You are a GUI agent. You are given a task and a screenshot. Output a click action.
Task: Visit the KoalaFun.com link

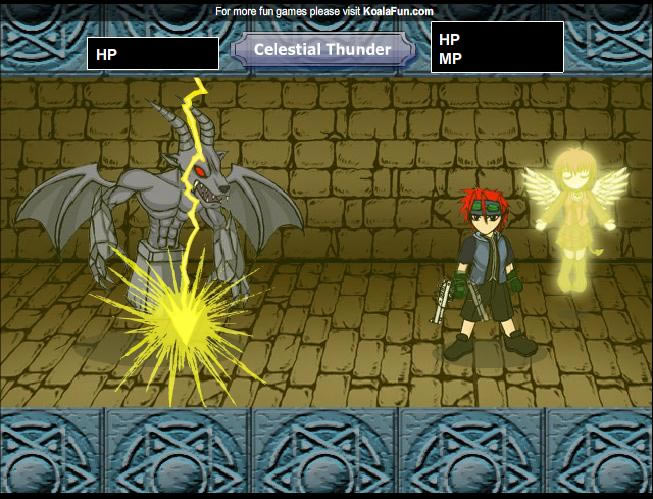coord(397,11)
